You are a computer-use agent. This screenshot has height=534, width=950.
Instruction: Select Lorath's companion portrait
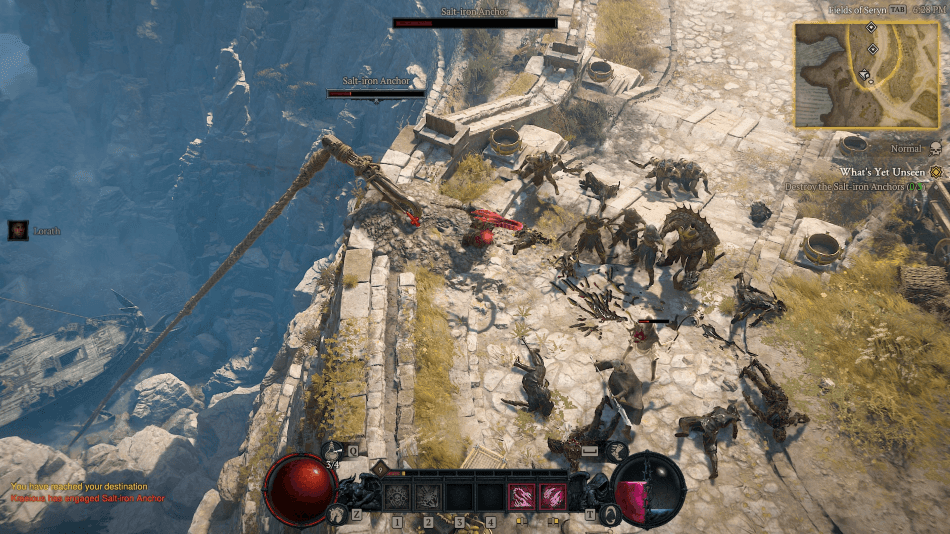18,230
